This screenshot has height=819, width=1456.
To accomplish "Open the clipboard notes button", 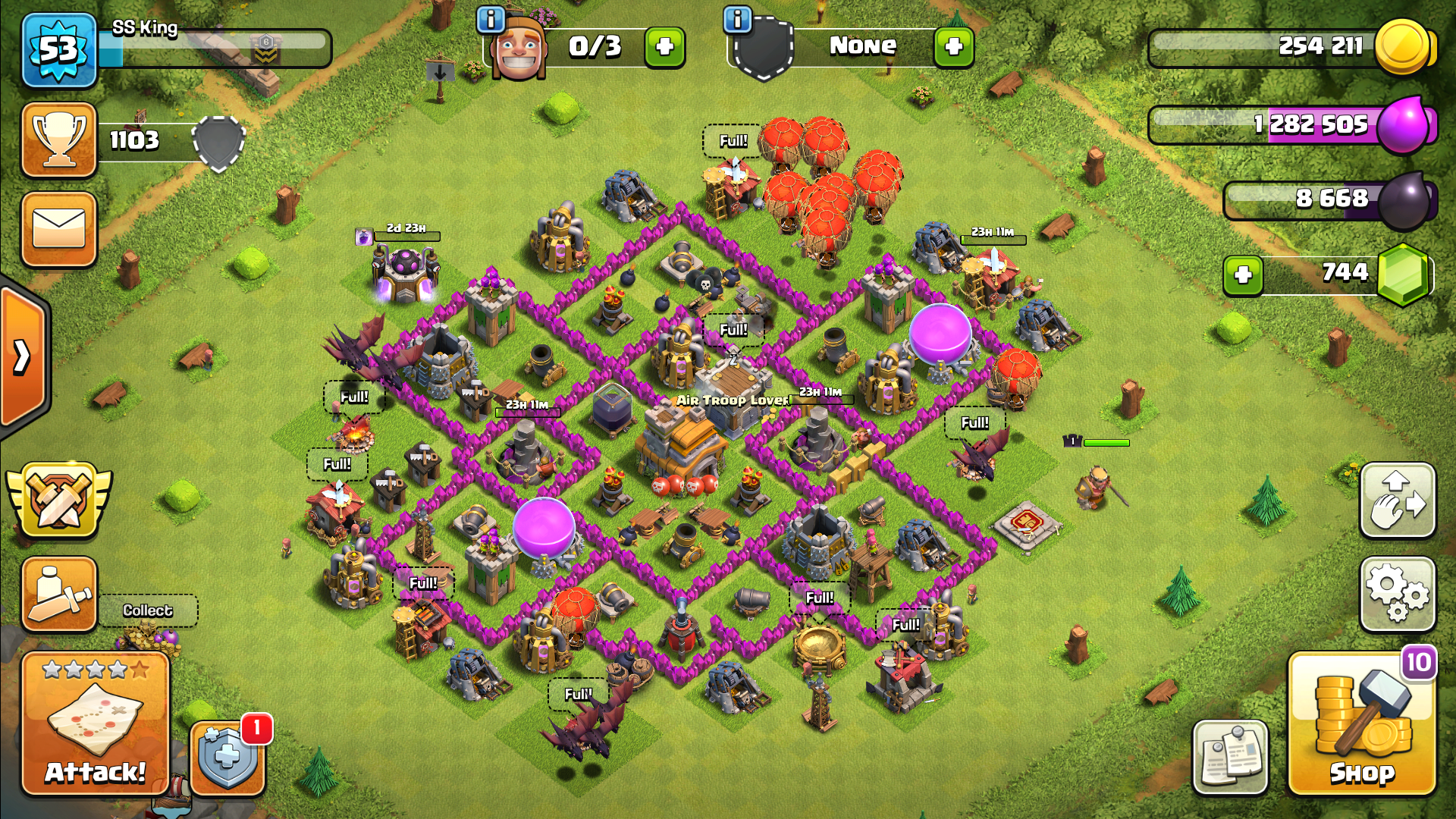I will pyautogui.click(x=1229, y=756).
